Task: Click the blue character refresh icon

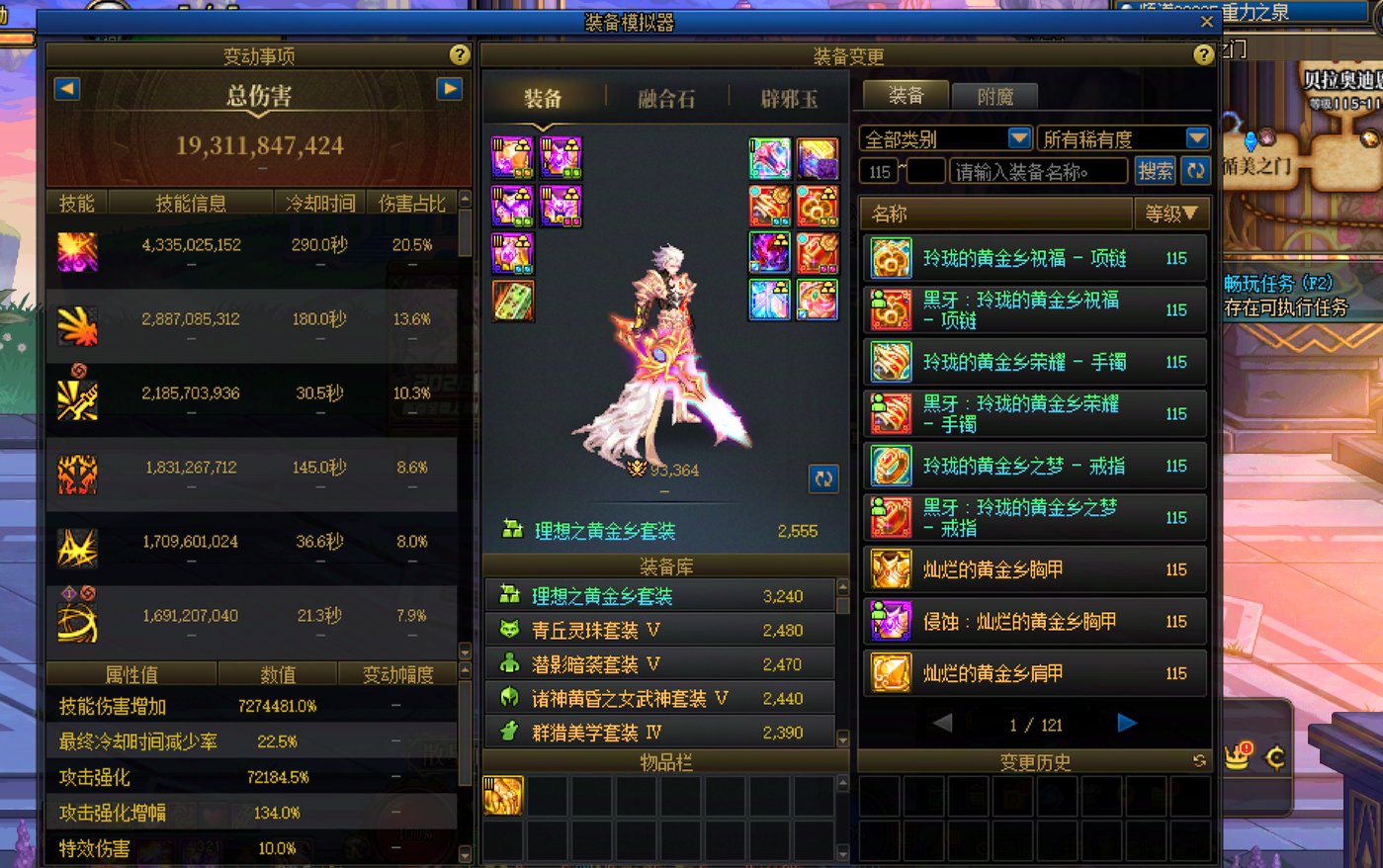Action: click(823, 479)
